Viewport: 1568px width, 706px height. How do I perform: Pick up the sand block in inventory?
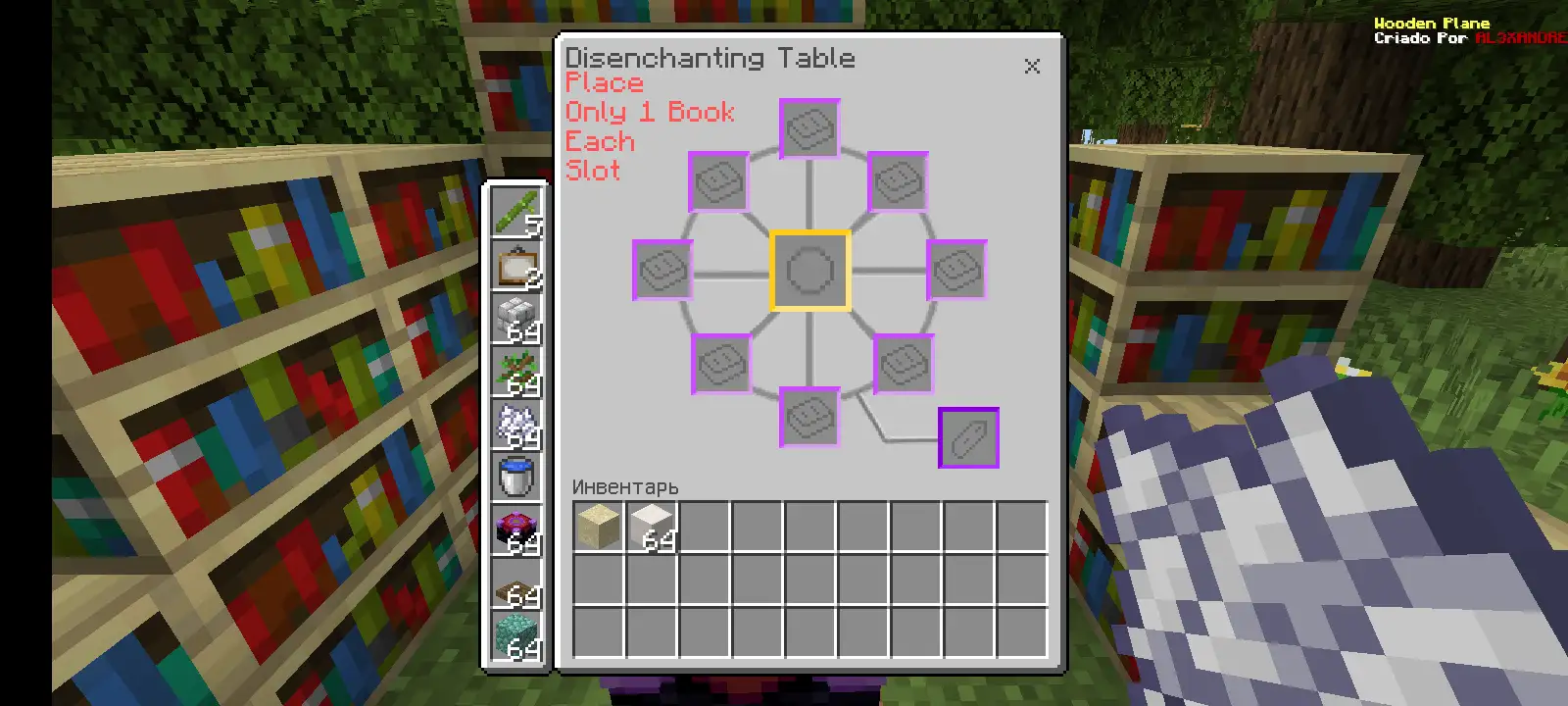click(598, 527)
